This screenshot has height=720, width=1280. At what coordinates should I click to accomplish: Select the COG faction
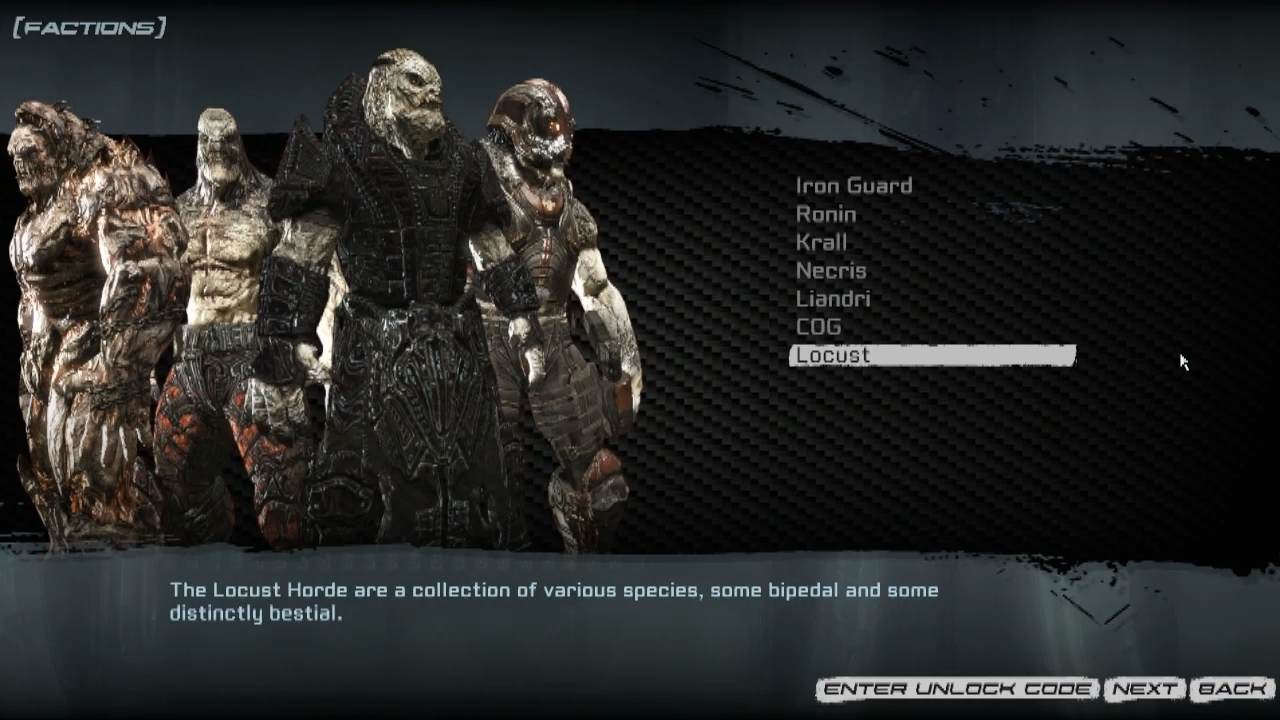click(x=818, y=326)
